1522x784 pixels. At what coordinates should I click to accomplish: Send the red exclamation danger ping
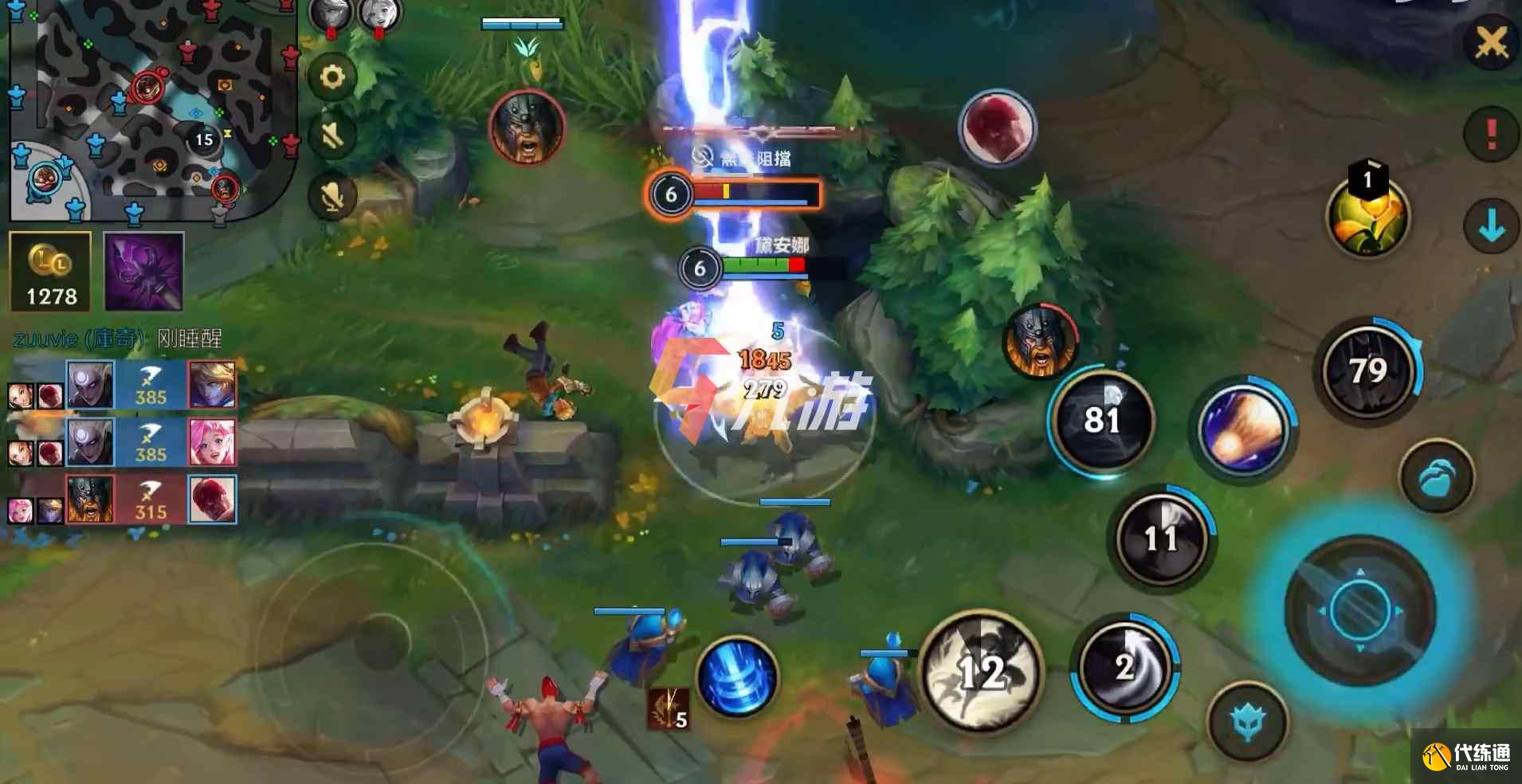pos(1490,134)
